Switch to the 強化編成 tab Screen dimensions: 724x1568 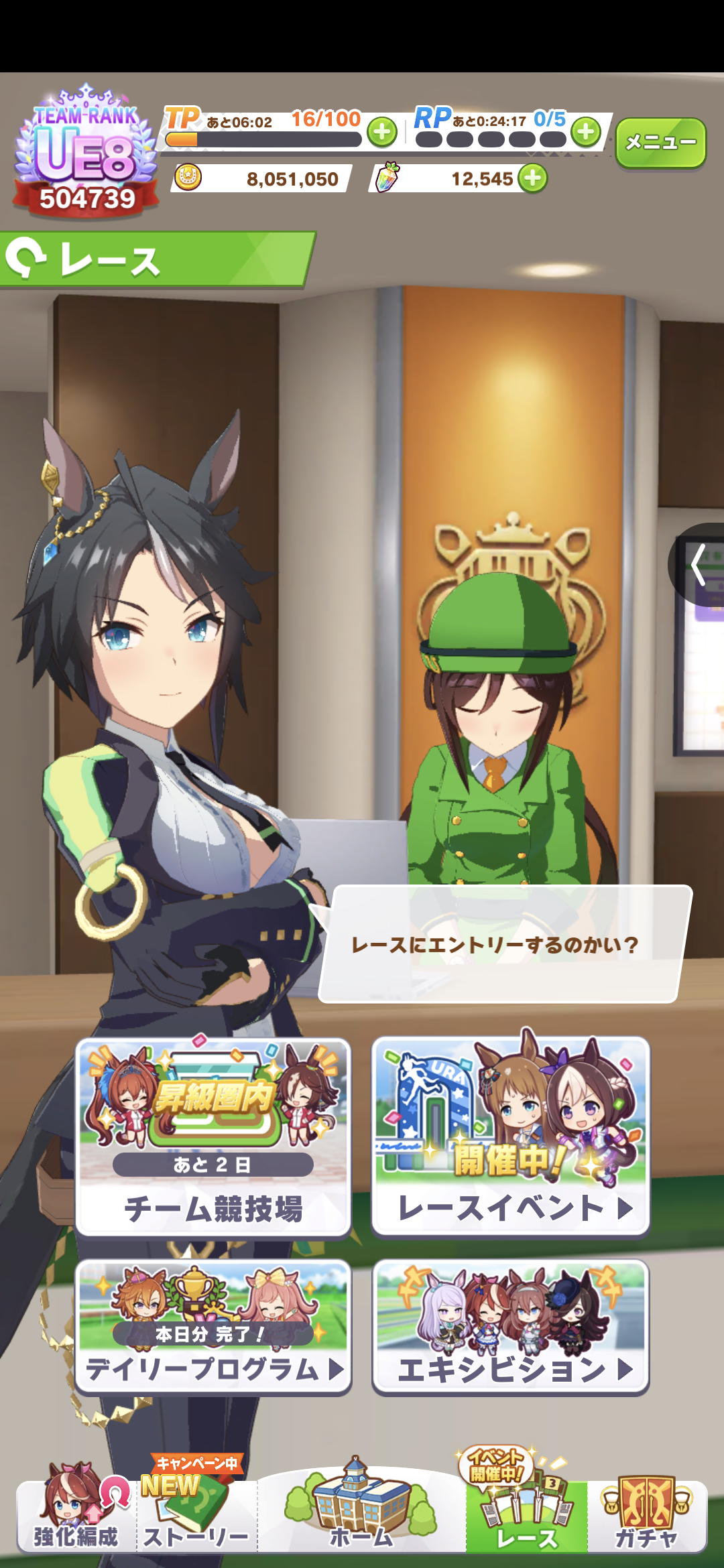point(76,1514)
